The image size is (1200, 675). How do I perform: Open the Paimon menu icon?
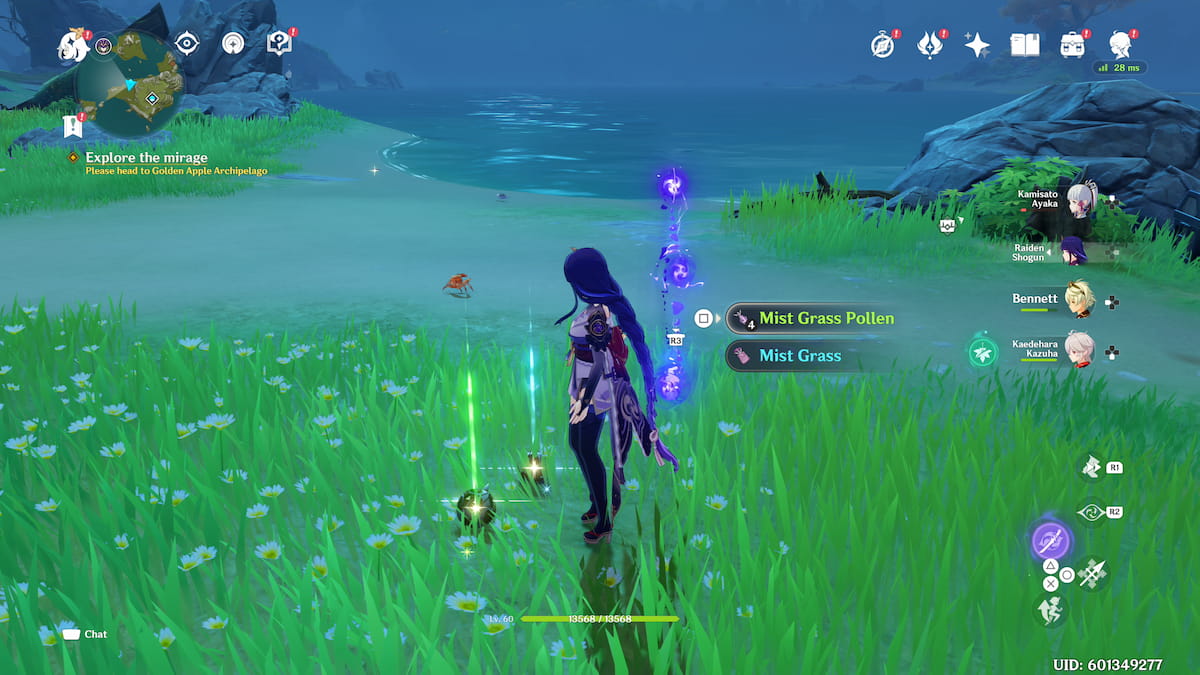pos(72,44)
